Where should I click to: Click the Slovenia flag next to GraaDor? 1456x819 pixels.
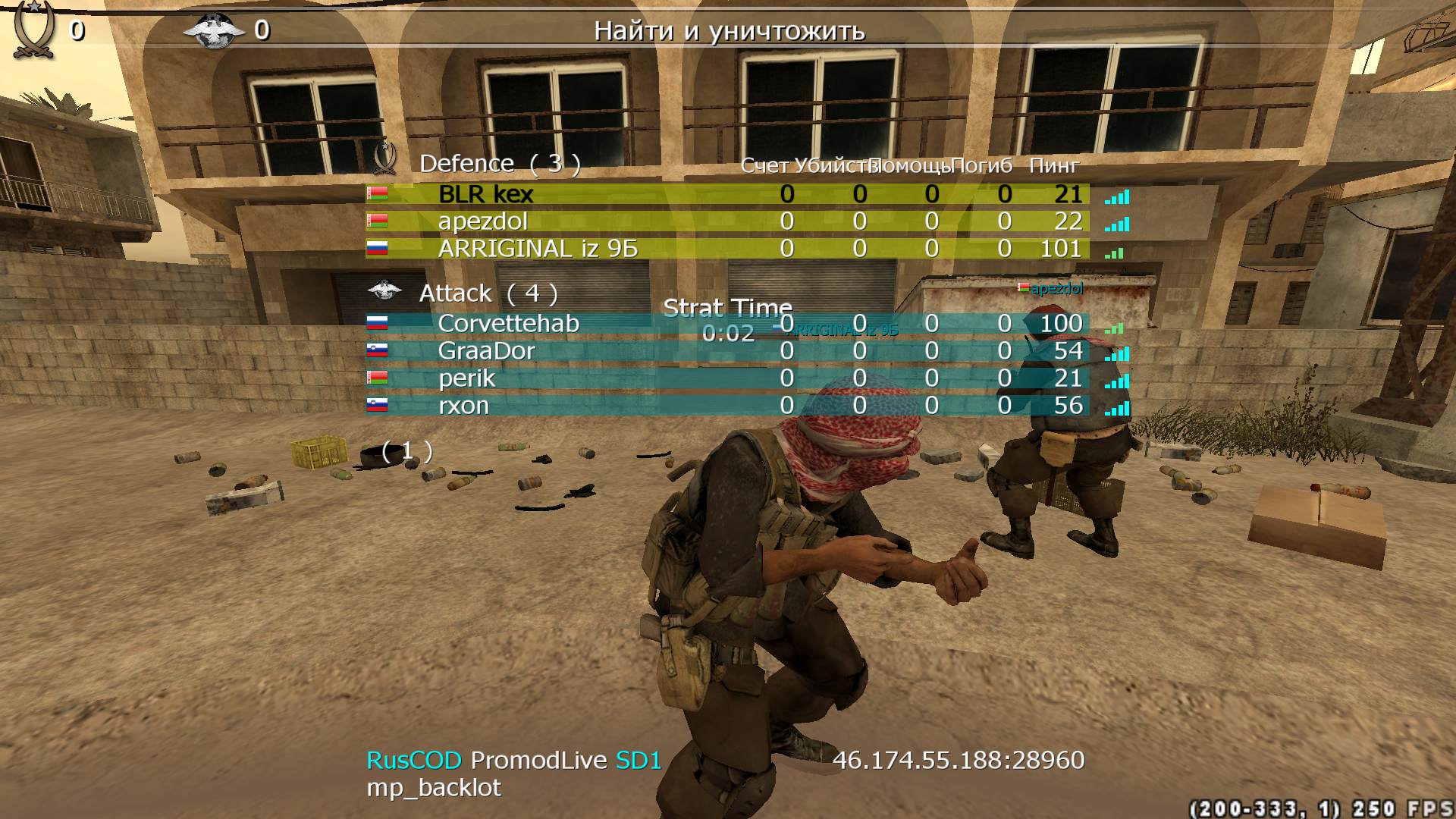[x=376, y=350]
